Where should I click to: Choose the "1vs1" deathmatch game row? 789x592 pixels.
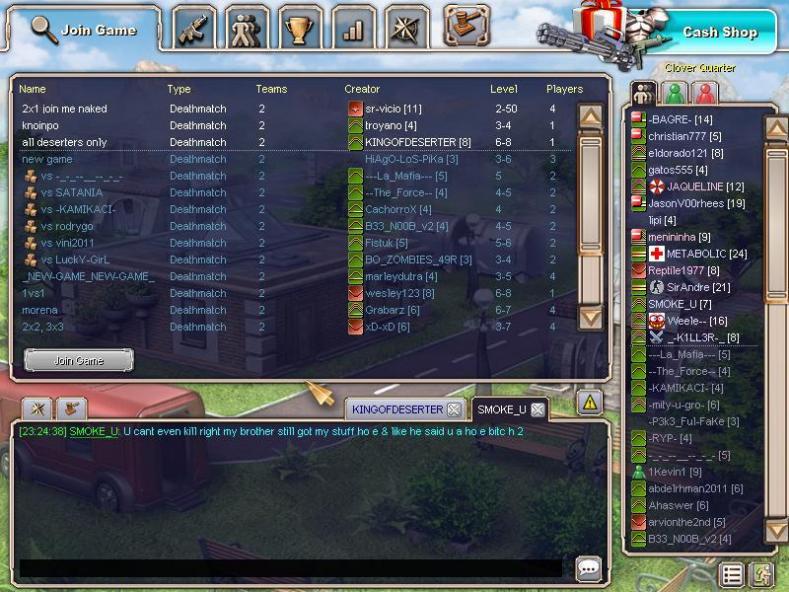click(34, 293)
